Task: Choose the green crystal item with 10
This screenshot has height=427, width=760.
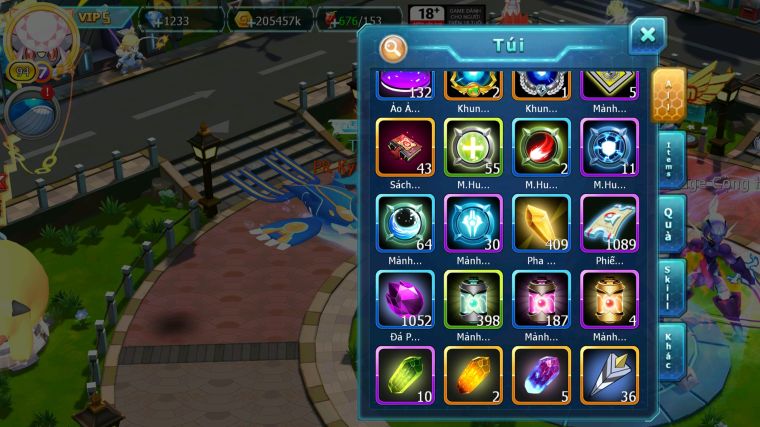Action: click(x=406, y=374)
